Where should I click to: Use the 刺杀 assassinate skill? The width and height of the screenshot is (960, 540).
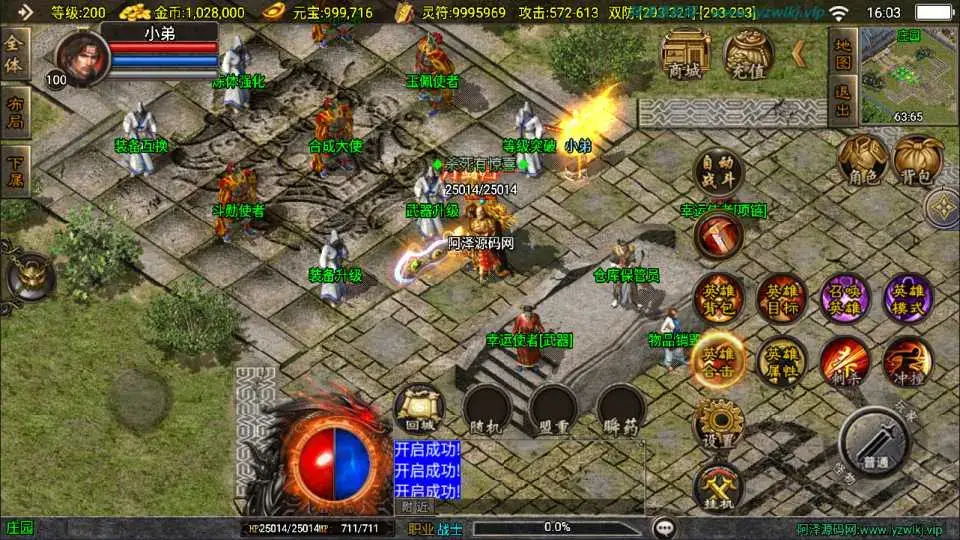[x=844, y=362]
